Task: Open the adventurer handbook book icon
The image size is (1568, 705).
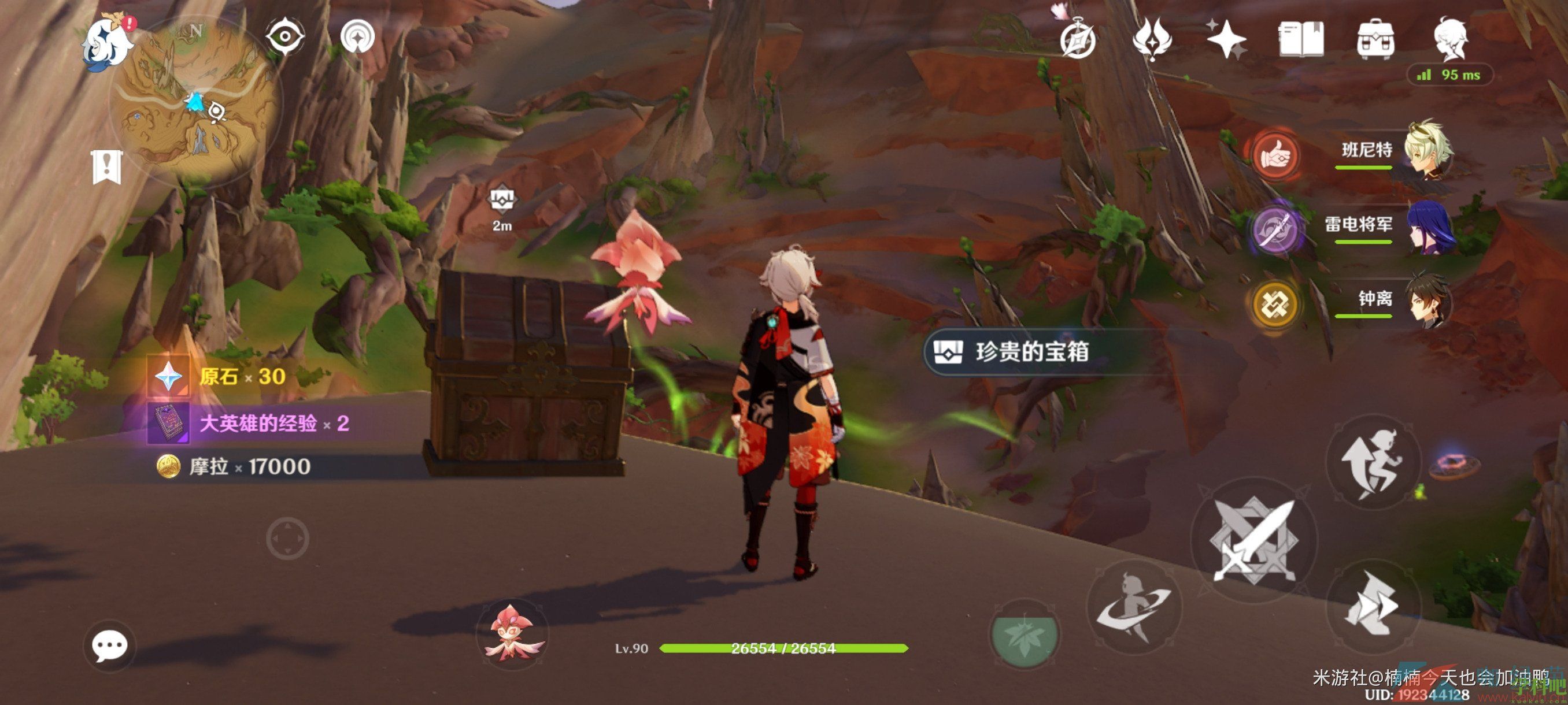Action: click(1301, 39)
